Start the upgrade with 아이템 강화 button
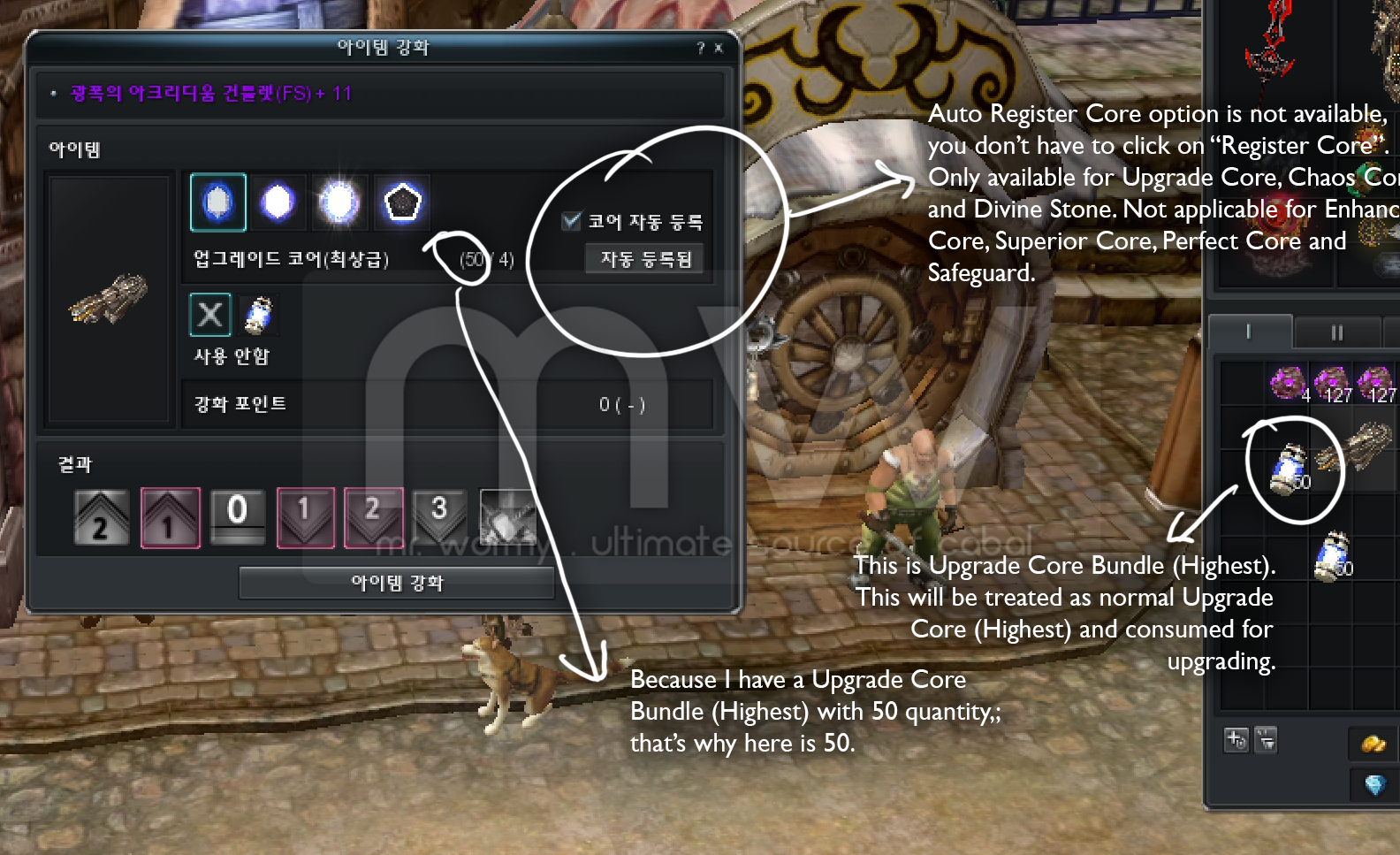 pos(397,583)
